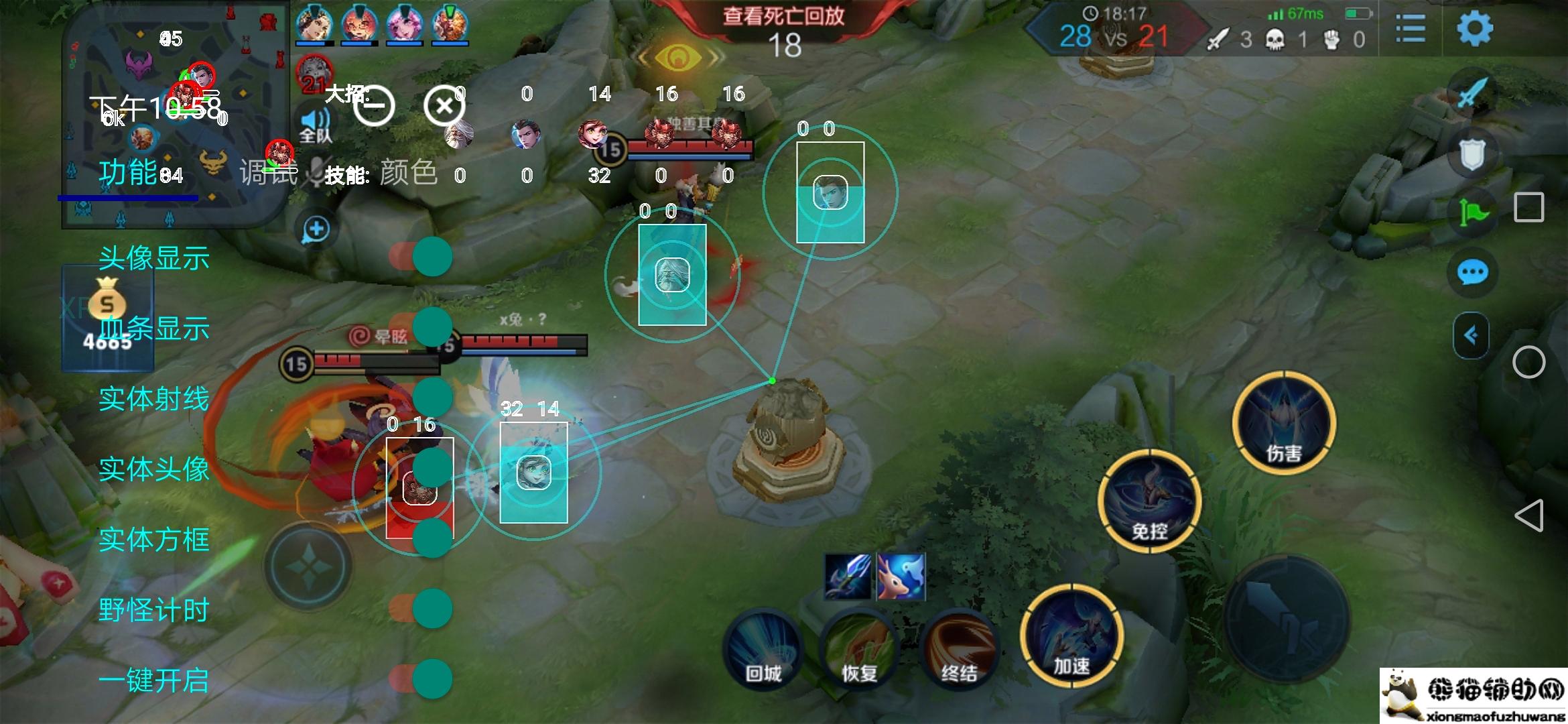Screen dimensions: 1568x724
Task: Toggle the 头像显示 switch
Action: pos(422,257)
